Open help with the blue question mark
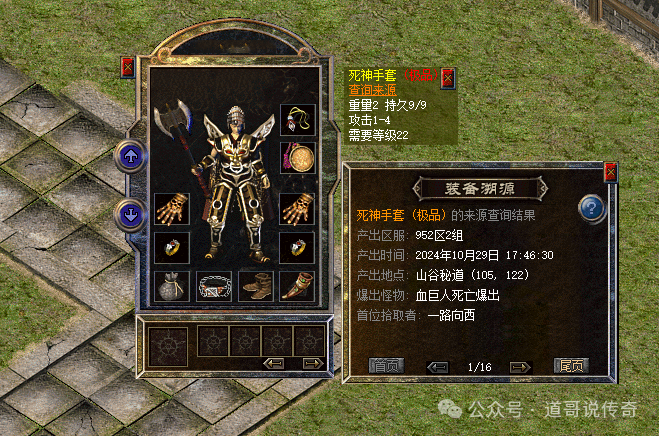This screenshot has height=436, width=659. pos(593,209)
